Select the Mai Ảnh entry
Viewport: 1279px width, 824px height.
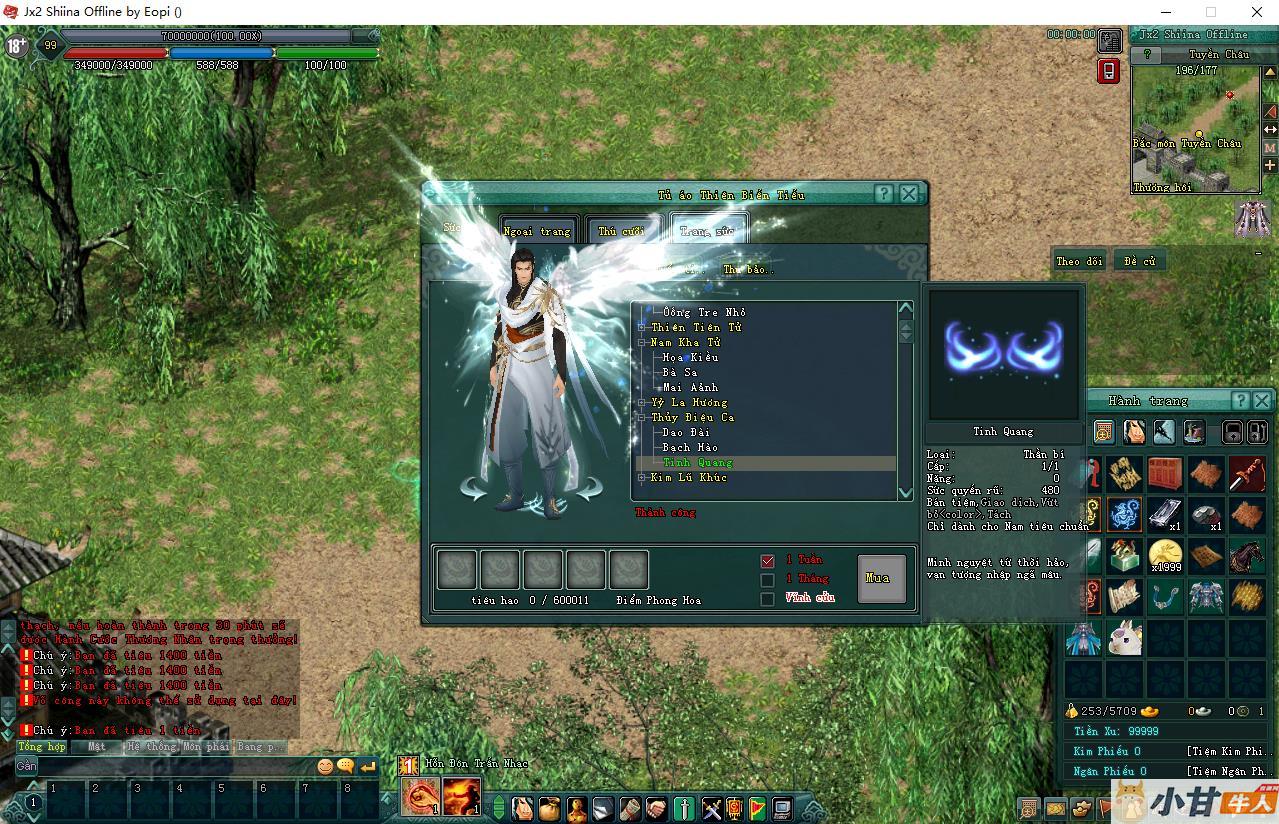coord(690,387)
